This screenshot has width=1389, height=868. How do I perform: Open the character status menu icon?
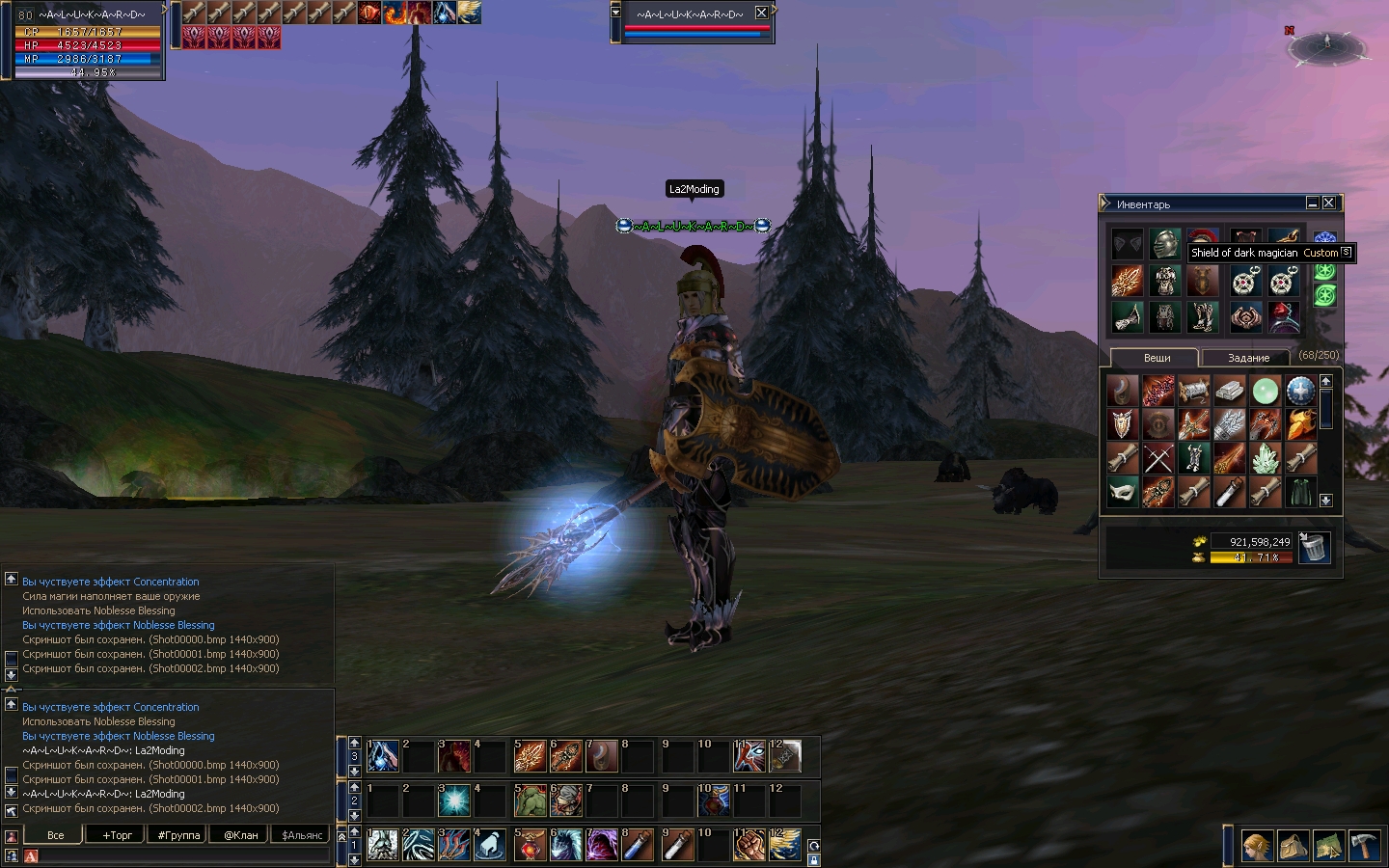(1256, 846)
